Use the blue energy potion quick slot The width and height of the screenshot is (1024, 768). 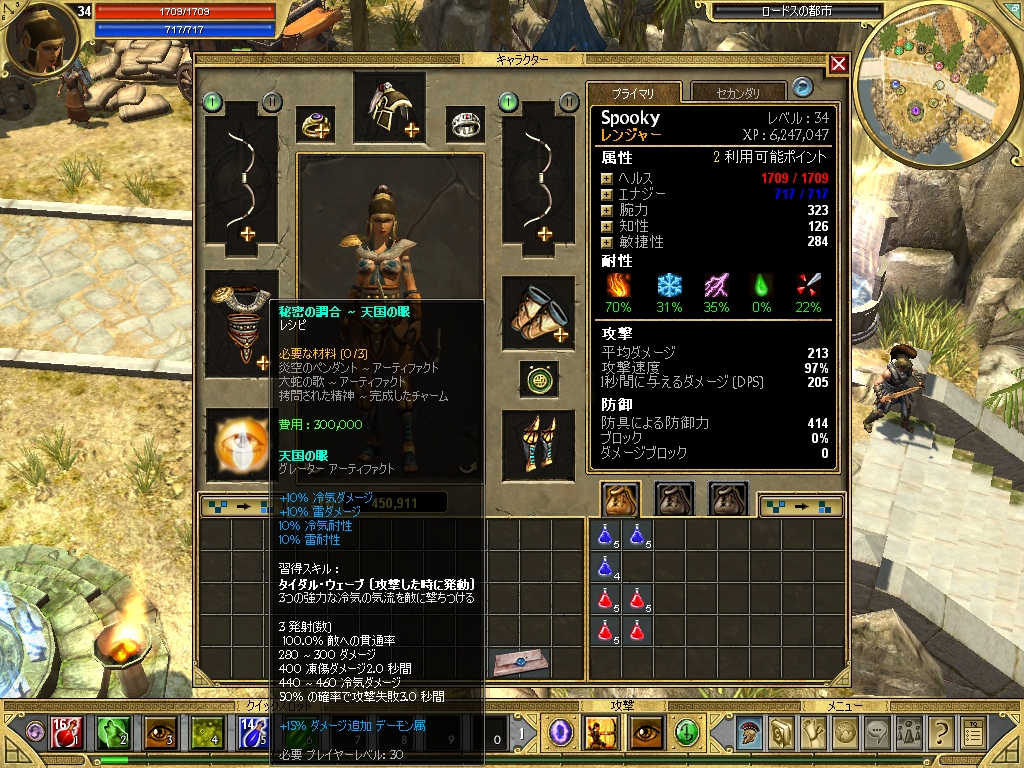(251, 733)
